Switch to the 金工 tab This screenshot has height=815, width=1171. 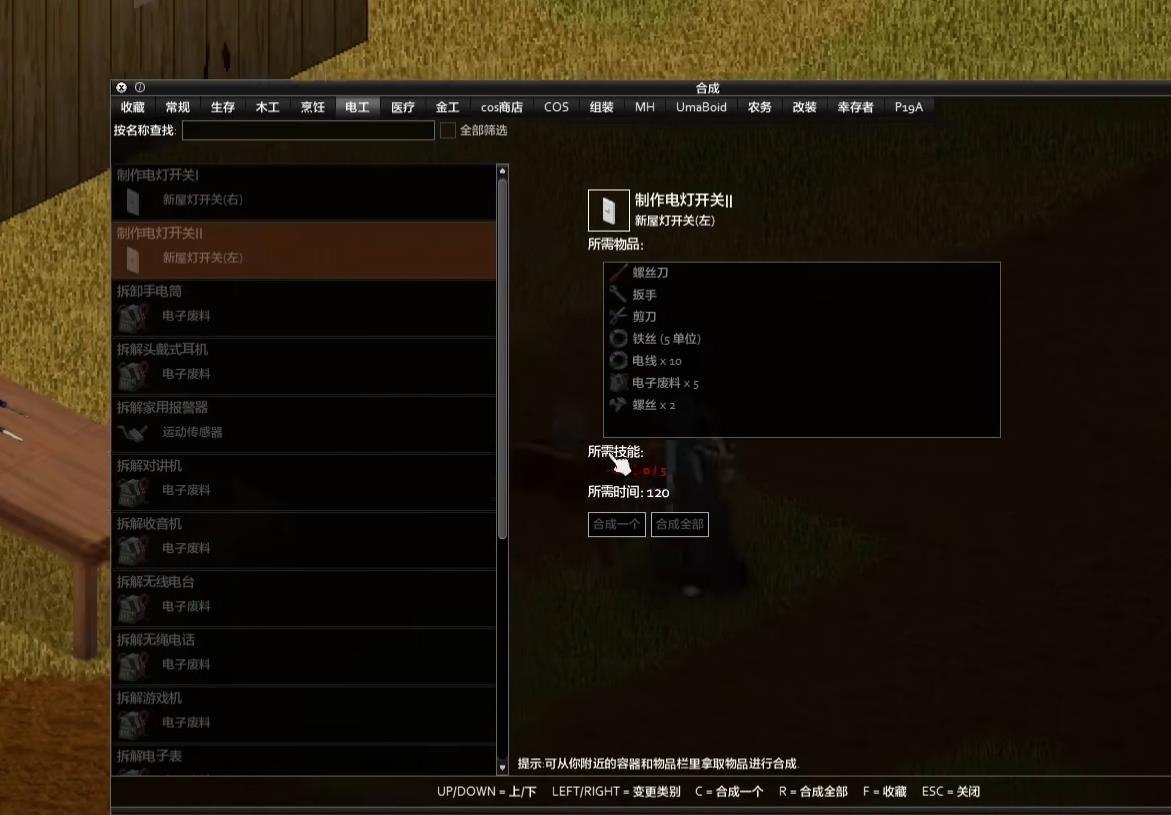447,107
